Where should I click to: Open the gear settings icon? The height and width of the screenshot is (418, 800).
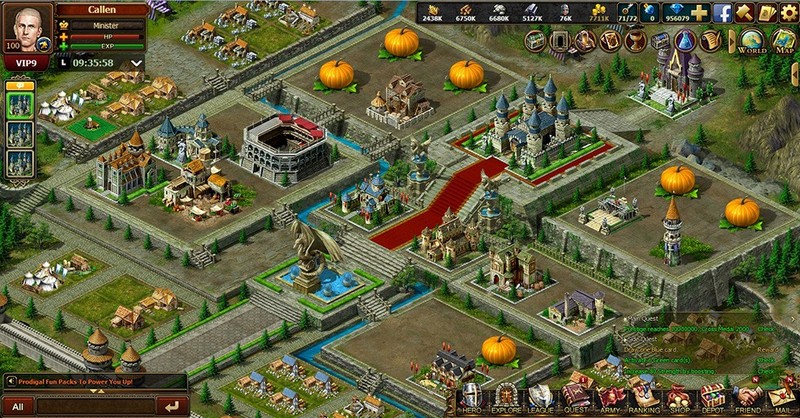(x=789, y=13)
